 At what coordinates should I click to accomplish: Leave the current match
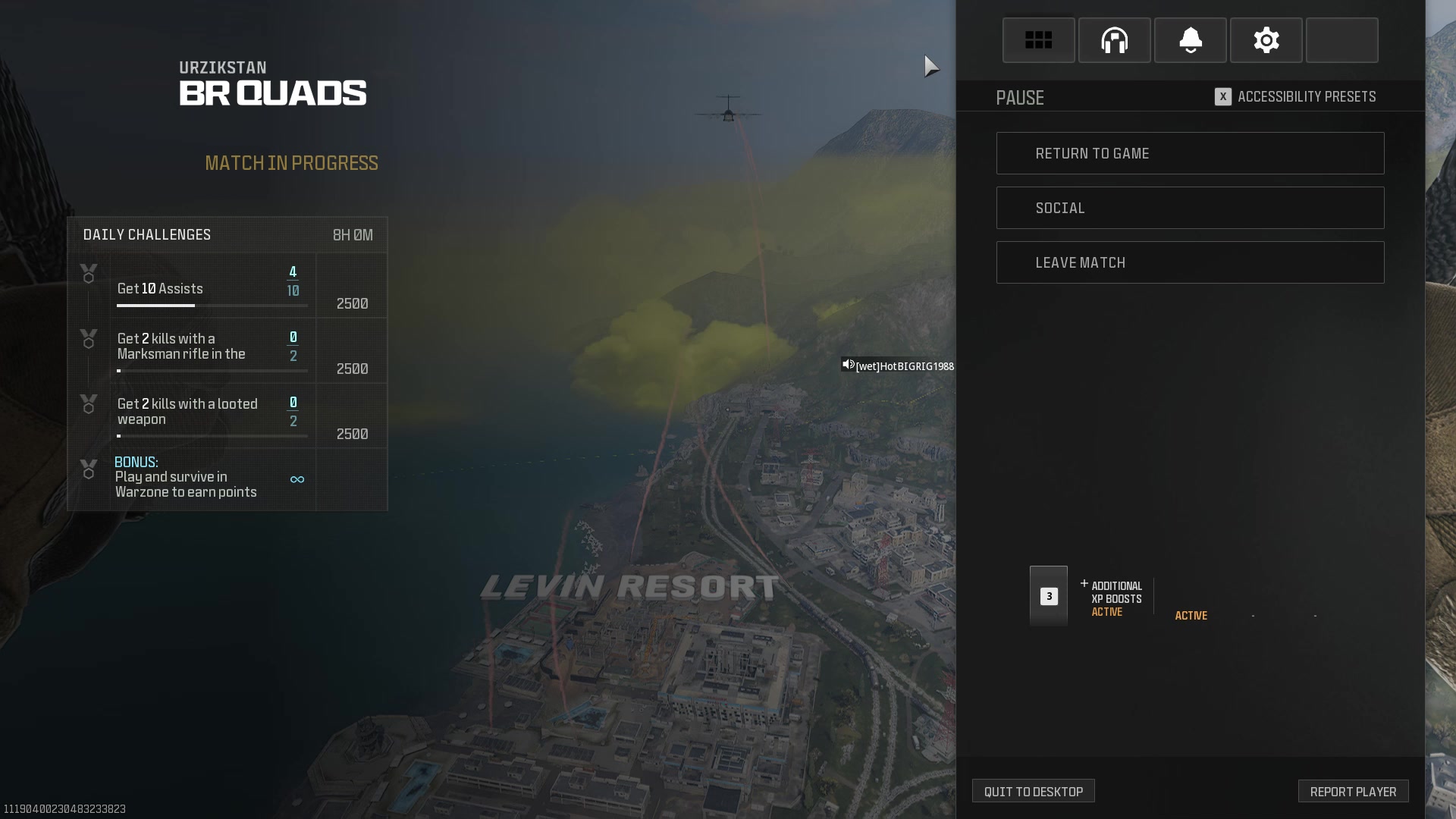click(x=1190, y=262)
